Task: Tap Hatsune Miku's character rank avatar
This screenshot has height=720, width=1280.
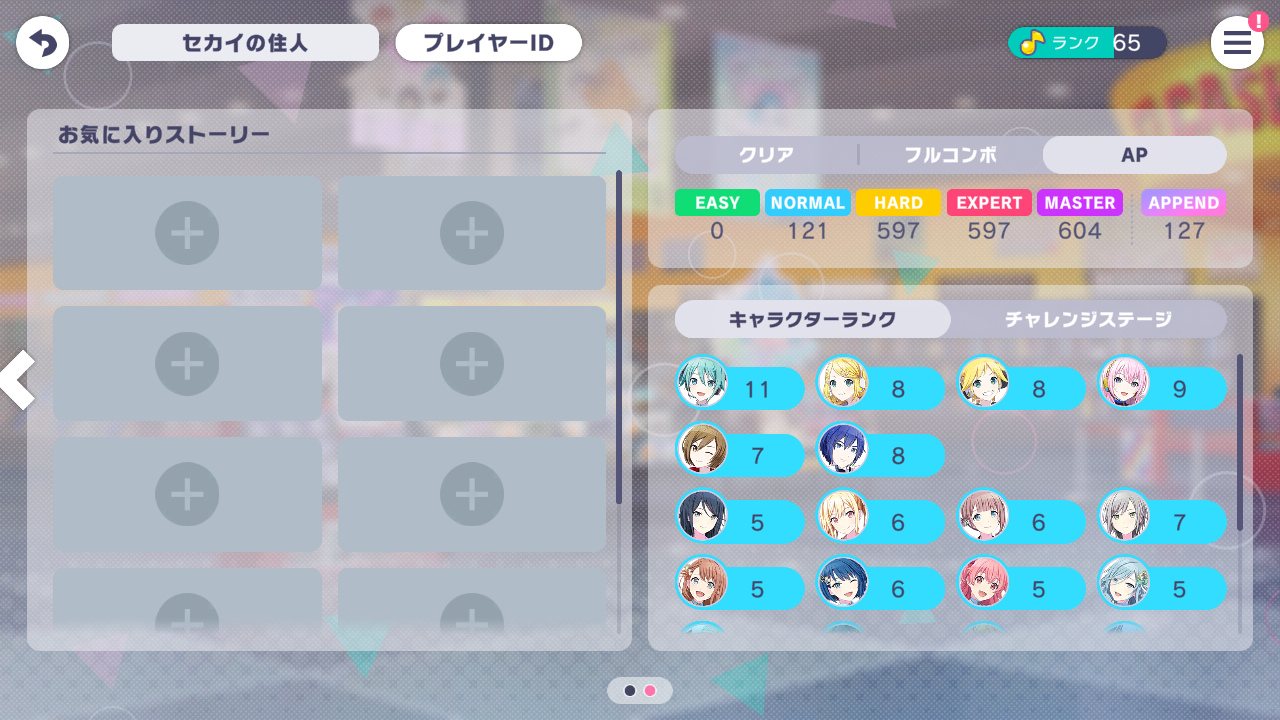Action: (702, 388)
